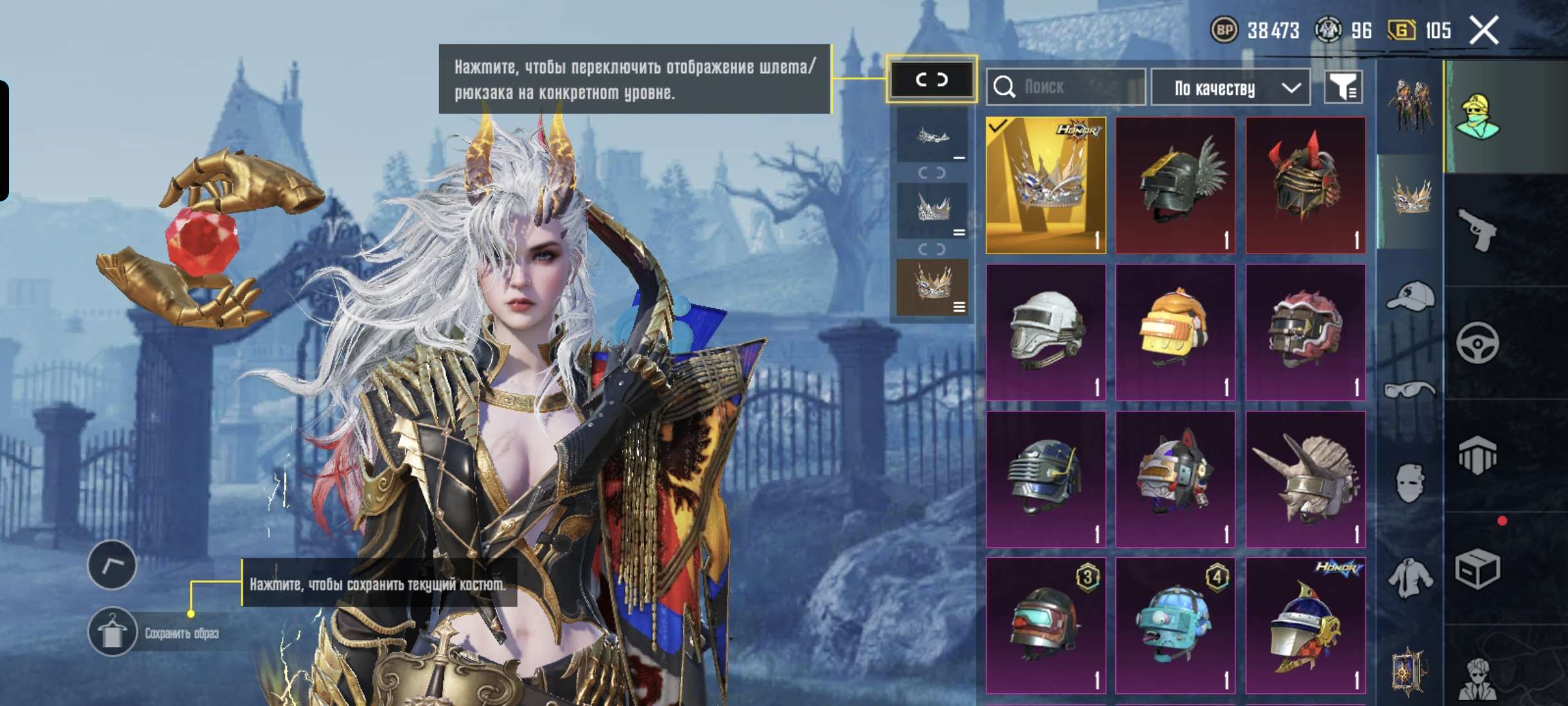Click the Сохранить образ save outfit button
The image size is (1568, 706).
point(113,632)
